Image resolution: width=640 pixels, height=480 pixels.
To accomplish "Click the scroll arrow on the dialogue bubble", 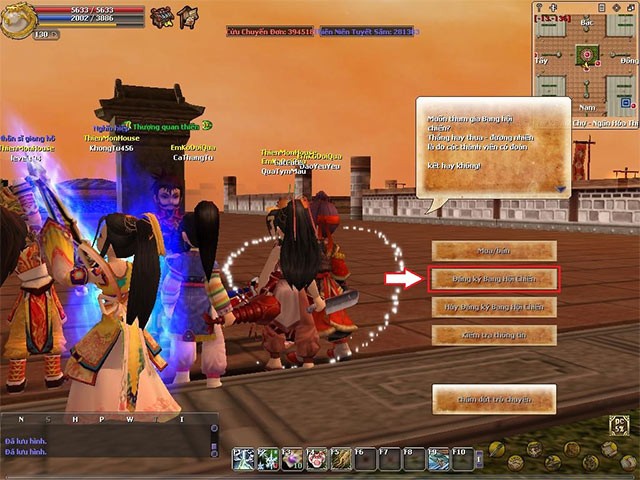I will (561, 187).
